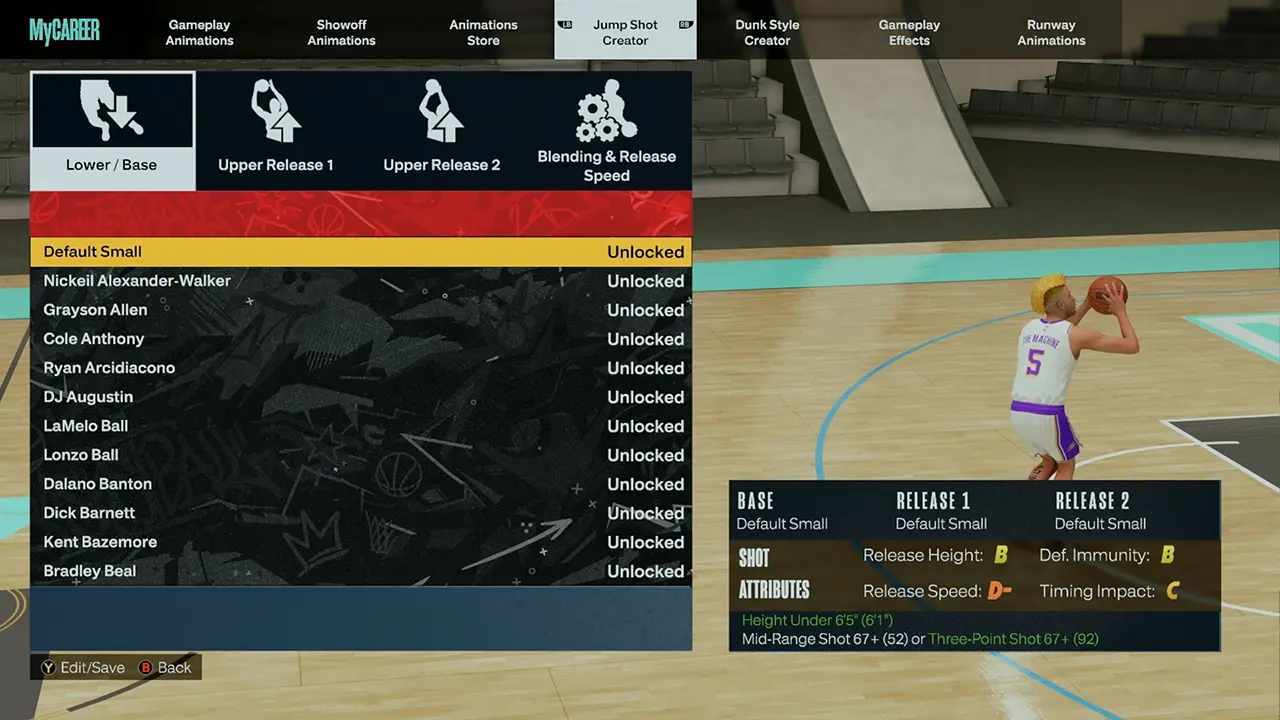Select the Jump Shot Creator tab
The image size is (1280, 720).
point(625,32)
